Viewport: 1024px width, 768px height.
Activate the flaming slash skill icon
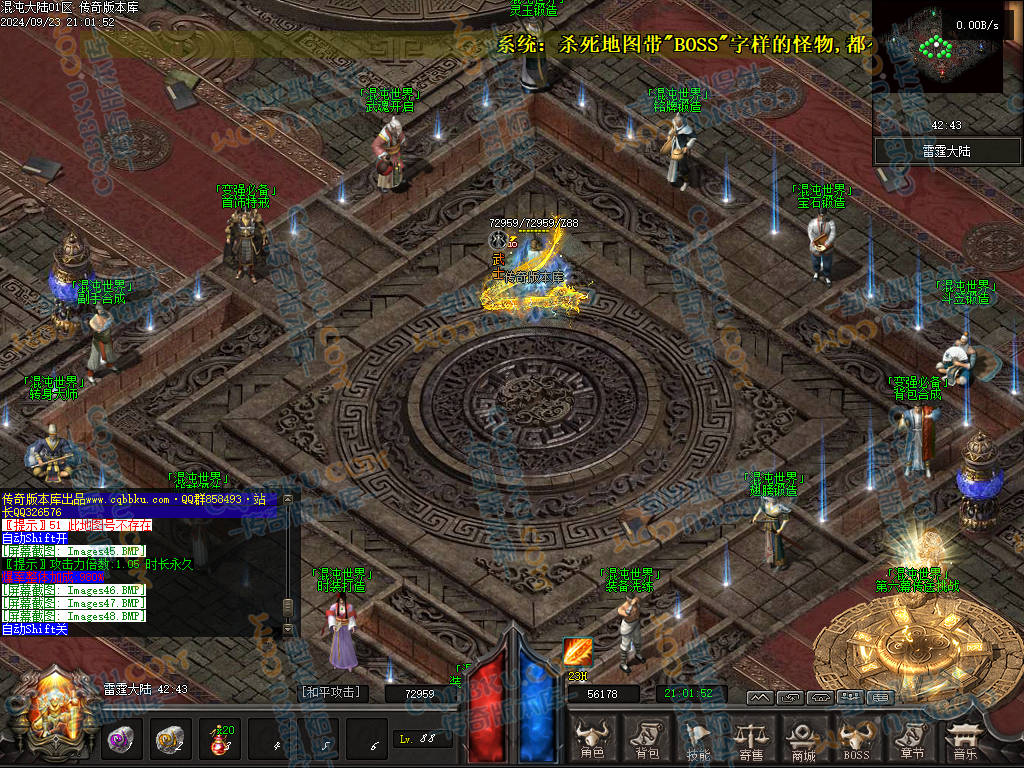[577, 652]
